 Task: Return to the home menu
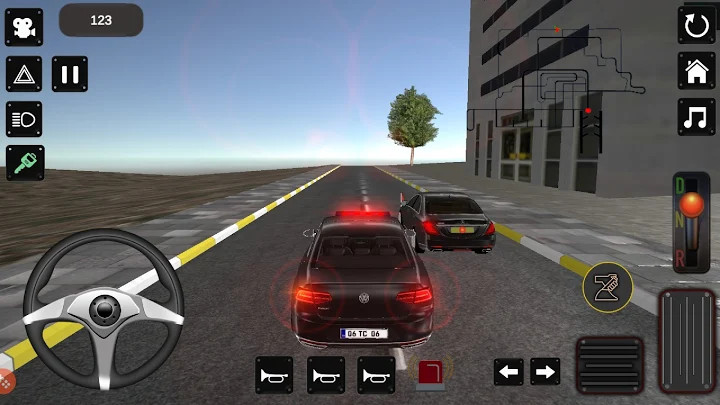696,71
